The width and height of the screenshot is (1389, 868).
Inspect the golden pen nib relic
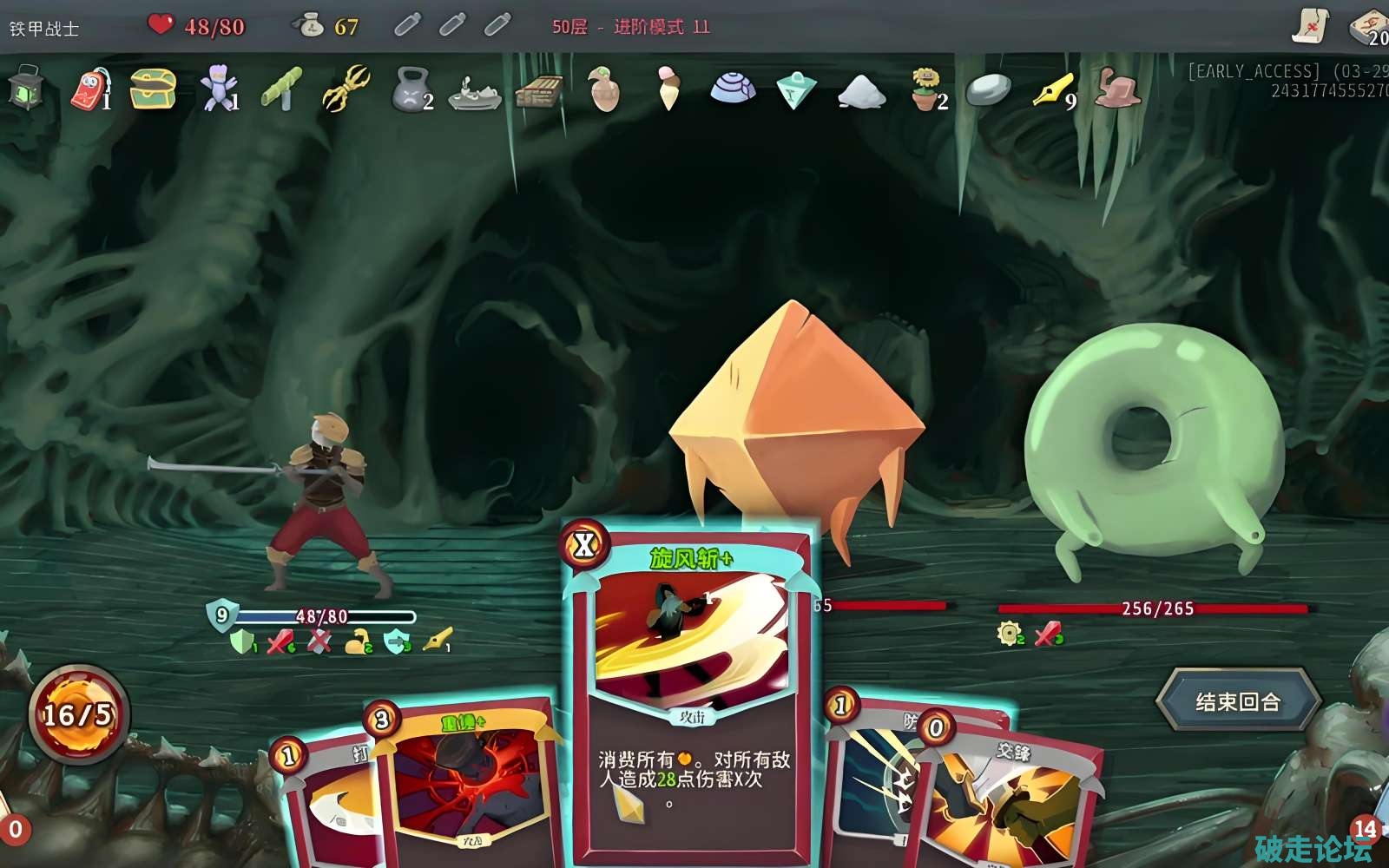click(1052, 89)
